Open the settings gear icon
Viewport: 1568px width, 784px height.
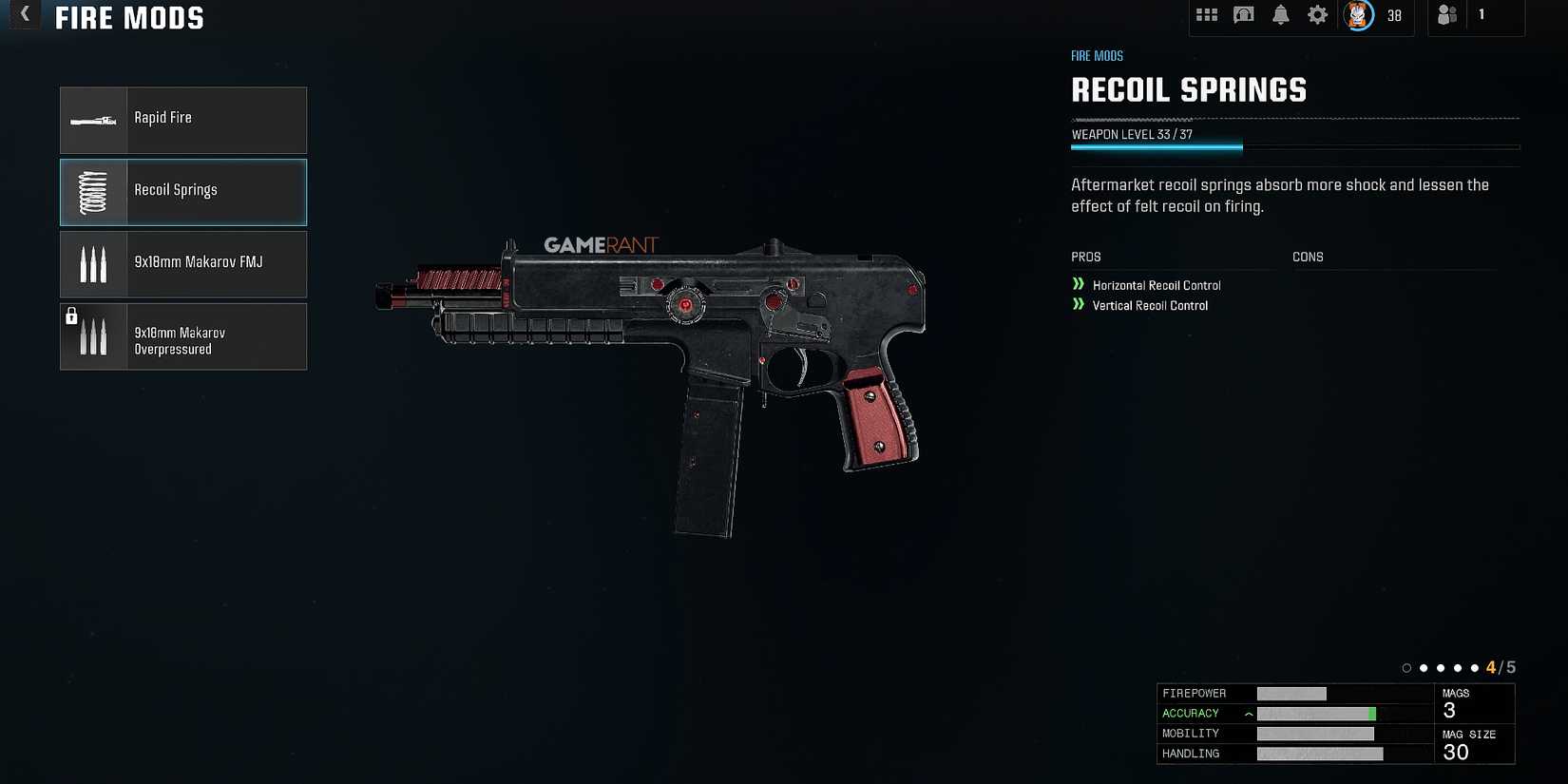click(x=1316, y=14)
